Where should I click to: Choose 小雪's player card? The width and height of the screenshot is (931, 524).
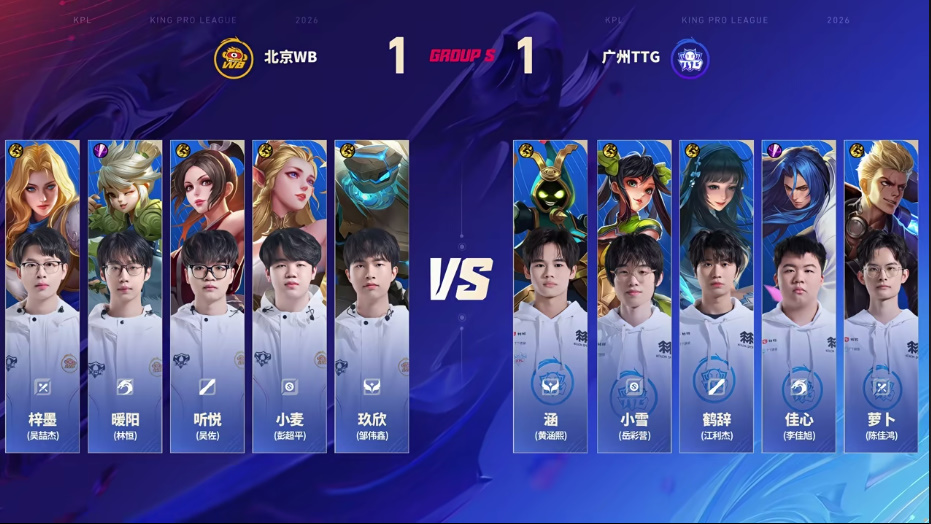pos(634,295)
